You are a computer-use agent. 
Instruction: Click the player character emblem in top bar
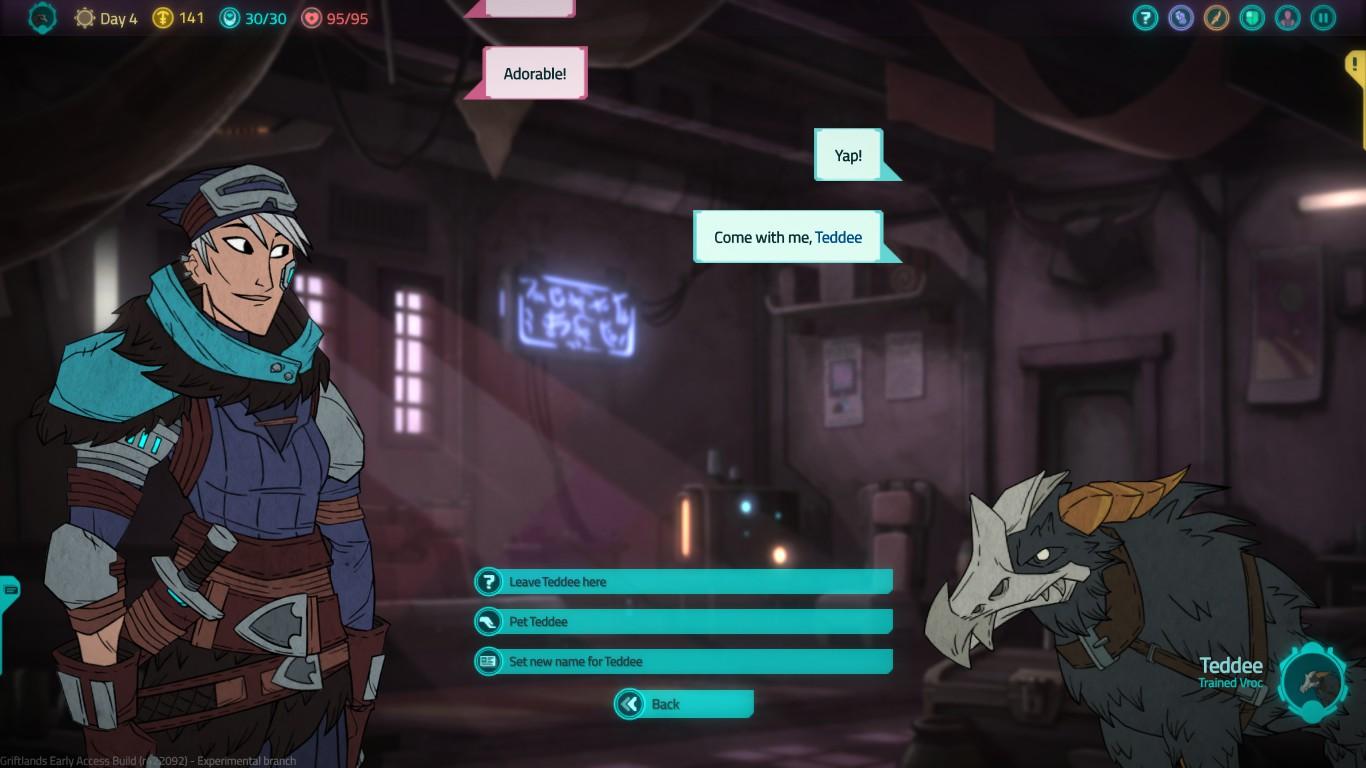[x=42, y=18]
